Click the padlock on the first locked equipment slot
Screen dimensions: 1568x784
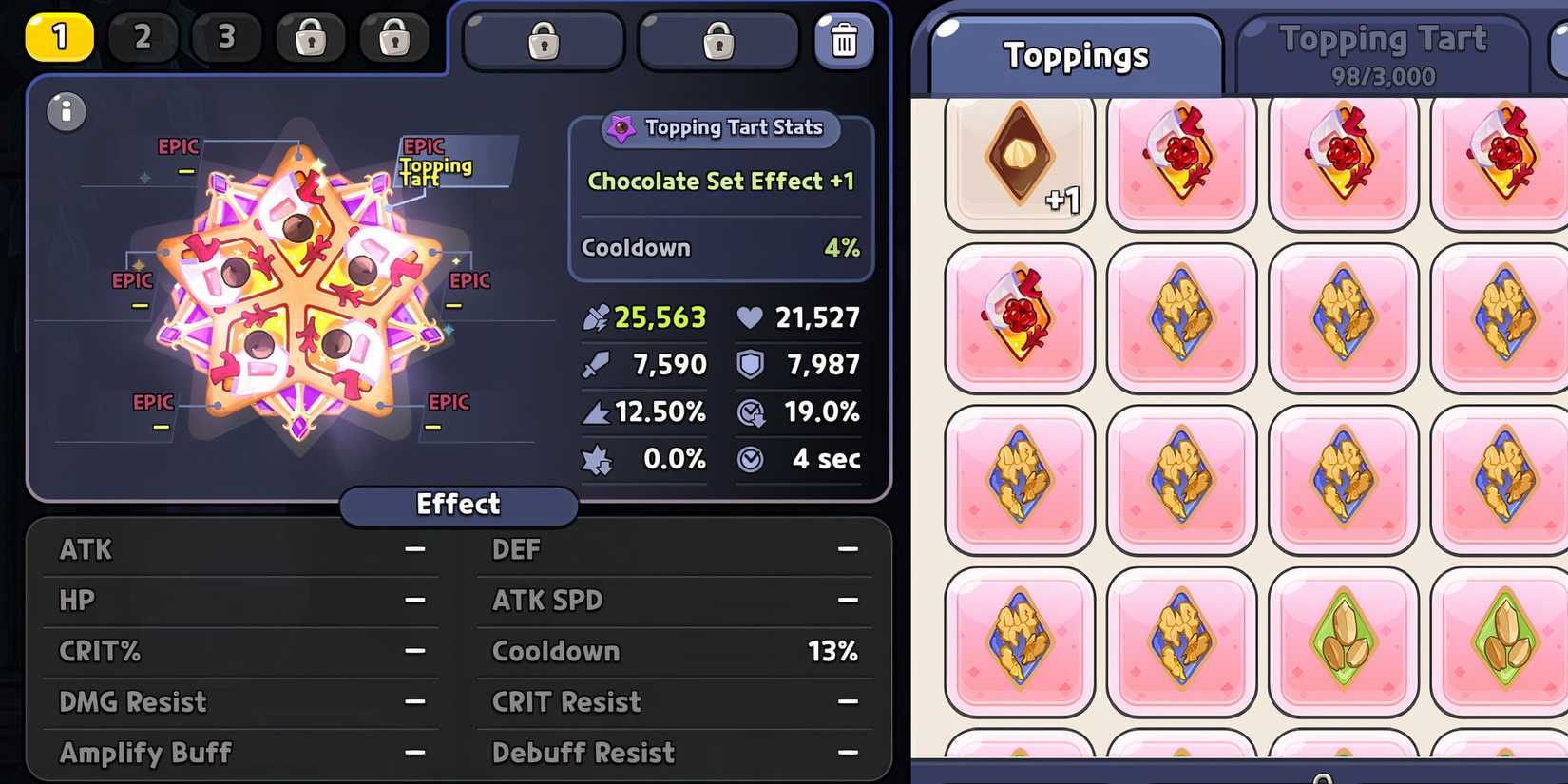(544, 39)
